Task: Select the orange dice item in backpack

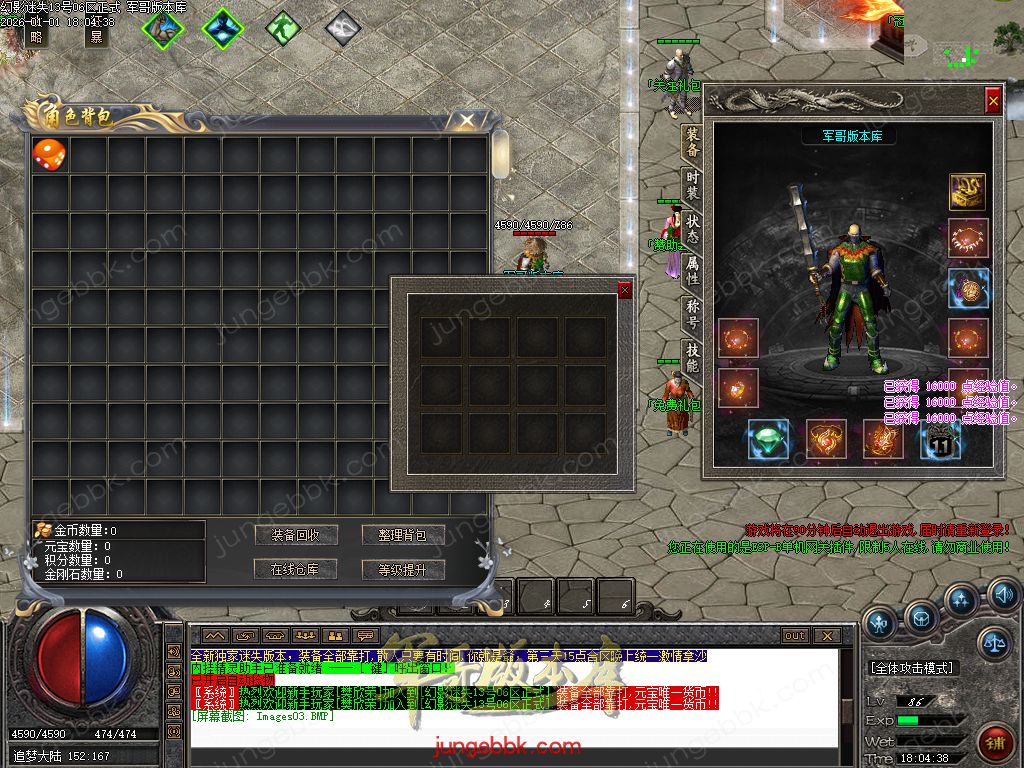Action: coord(50,154)
